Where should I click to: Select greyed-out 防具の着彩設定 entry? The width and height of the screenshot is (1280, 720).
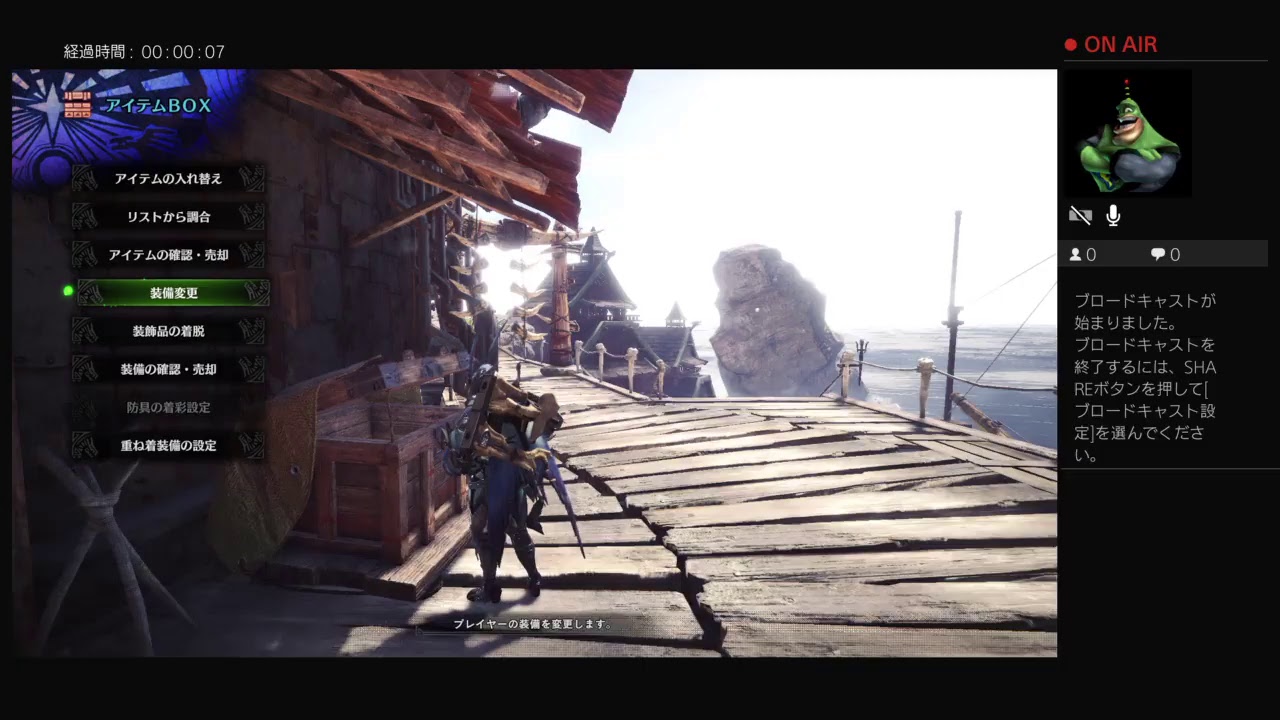coord(168,407)
